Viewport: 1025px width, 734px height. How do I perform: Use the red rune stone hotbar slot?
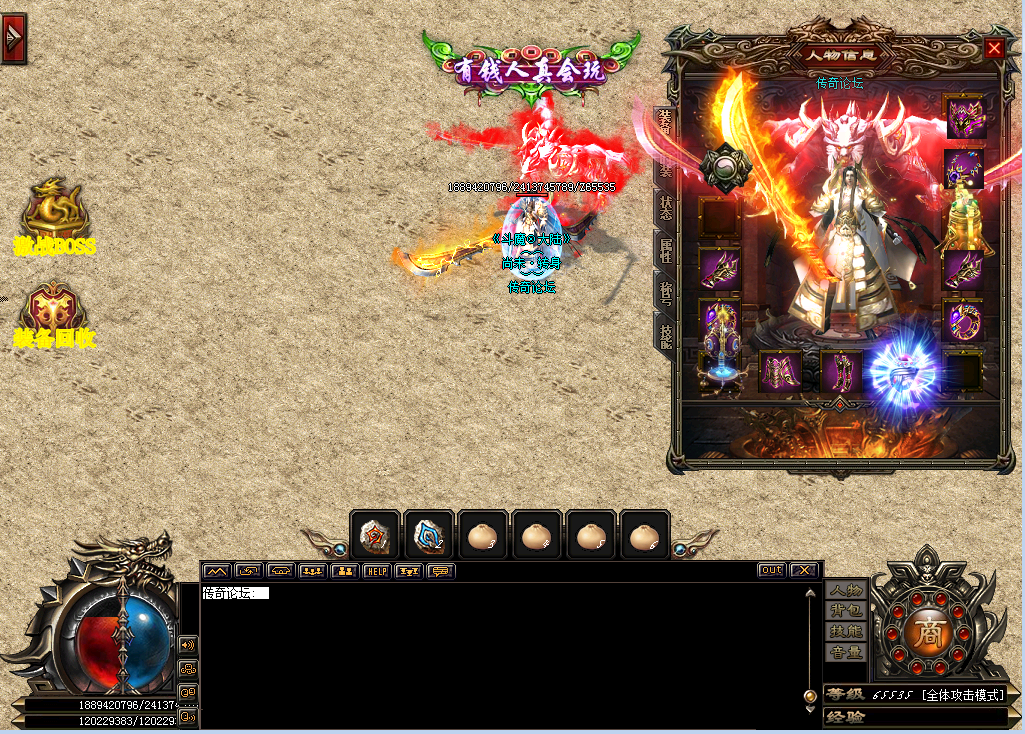375,537
